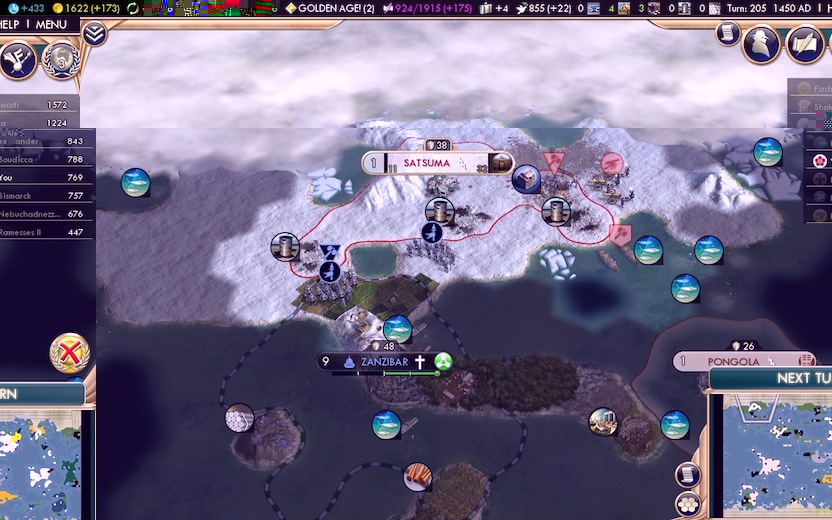
Task: Open the Golden Age status in top bar
Action: coord(330,8)
